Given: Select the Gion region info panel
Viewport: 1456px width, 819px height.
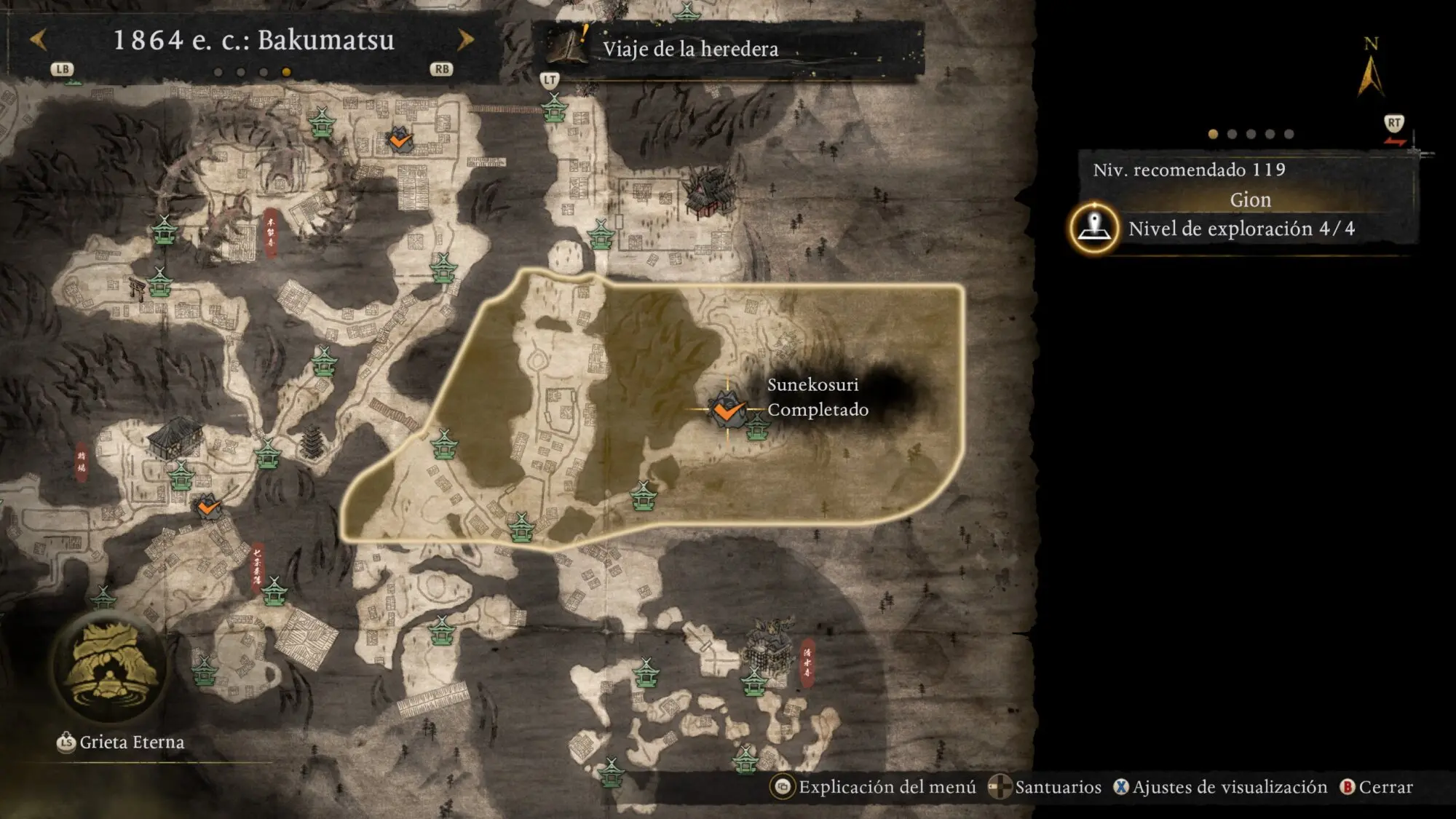Looking at the screenshot, I should coord(1249,199).
